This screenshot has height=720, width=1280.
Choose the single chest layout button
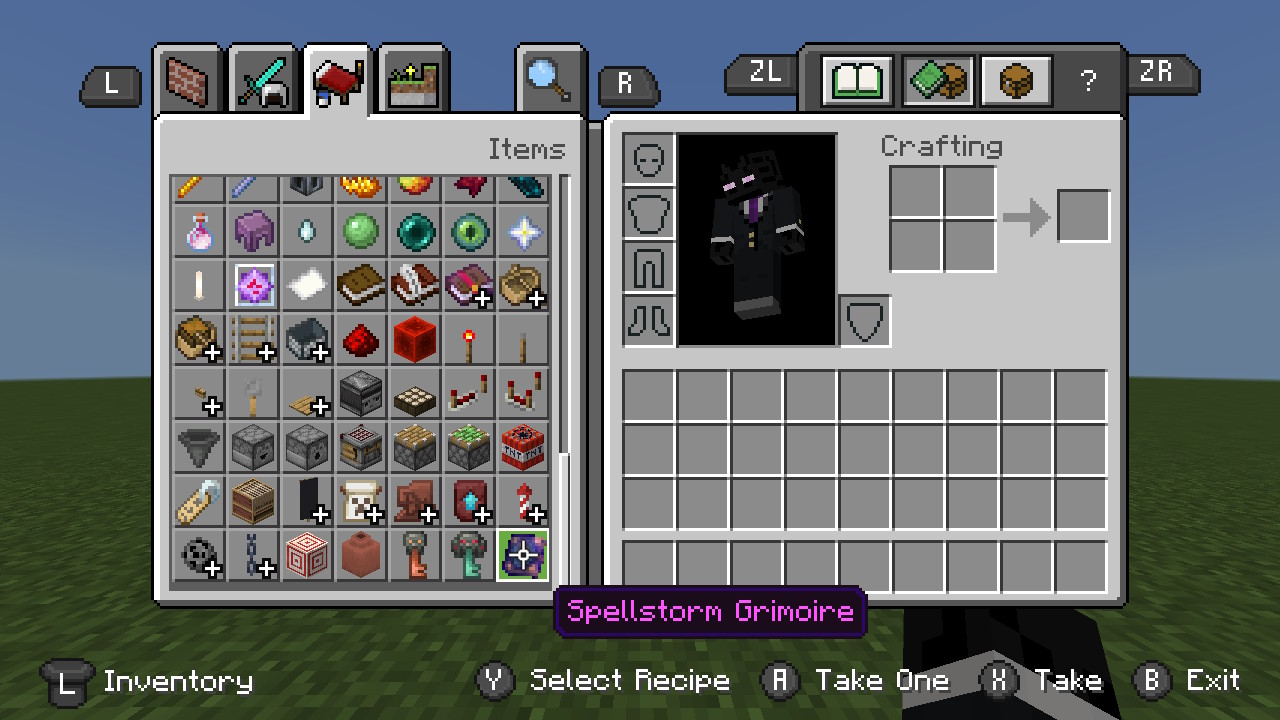[1016, 80]
